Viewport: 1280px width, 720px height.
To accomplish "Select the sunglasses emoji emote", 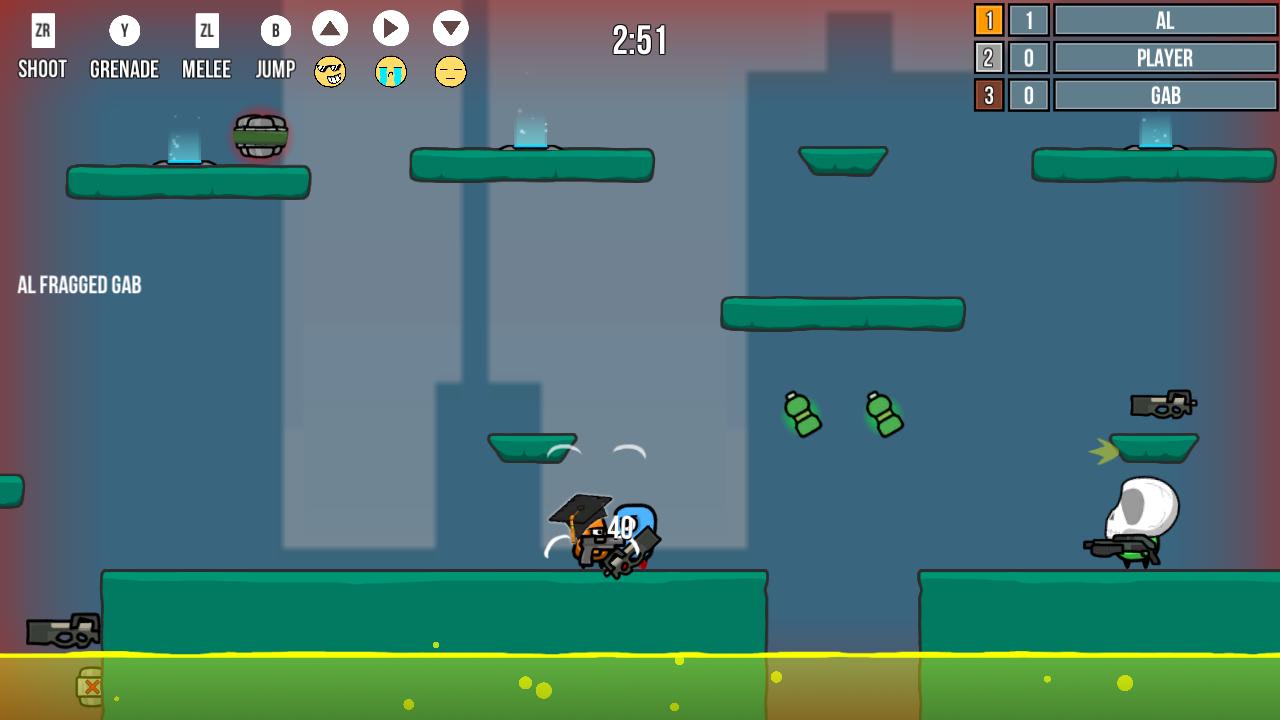I will click(x=330, y=71).
